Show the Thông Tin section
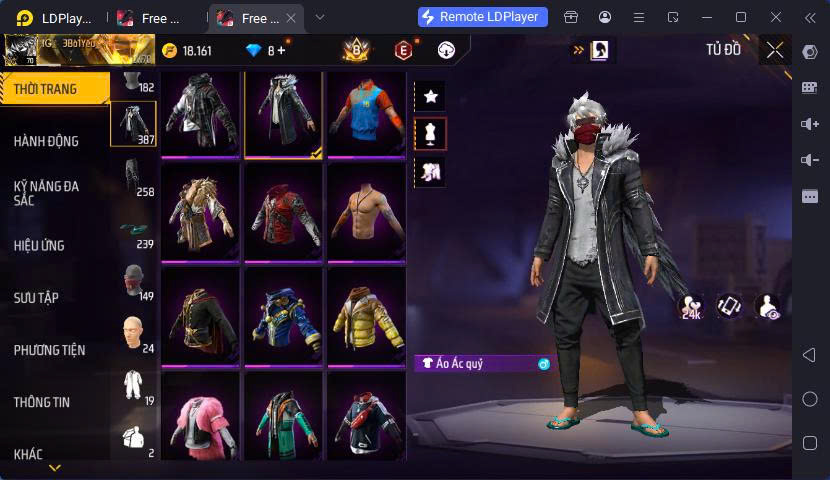Screen dimensions: 830x480 (42, 402)
